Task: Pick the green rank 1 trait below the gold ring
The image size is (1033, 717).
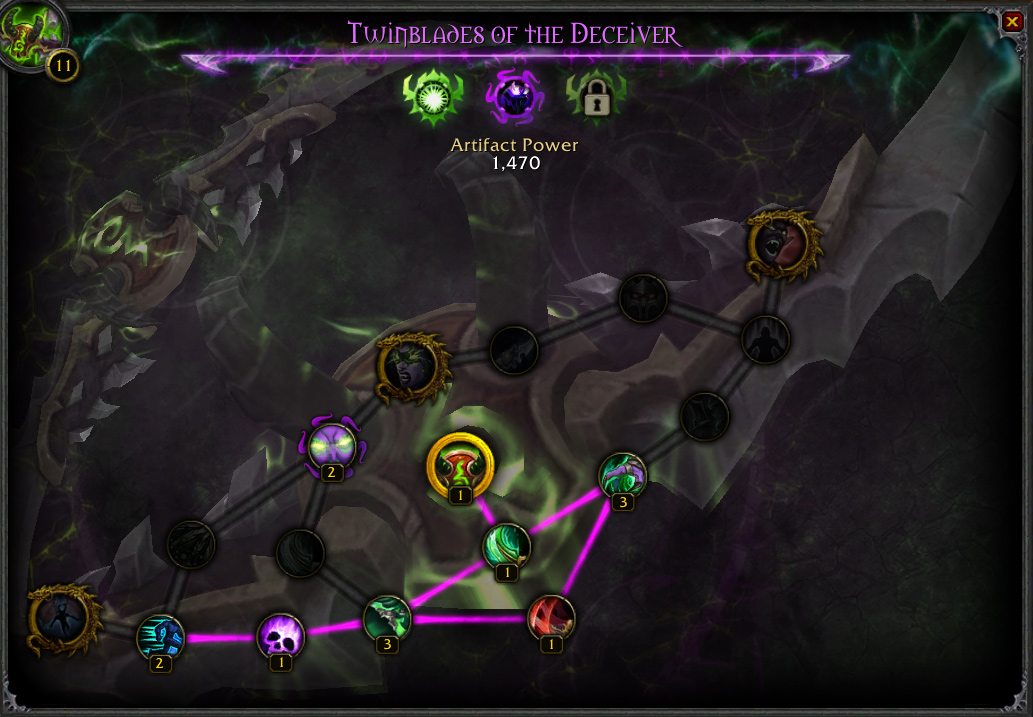Action: click(507, 546)
